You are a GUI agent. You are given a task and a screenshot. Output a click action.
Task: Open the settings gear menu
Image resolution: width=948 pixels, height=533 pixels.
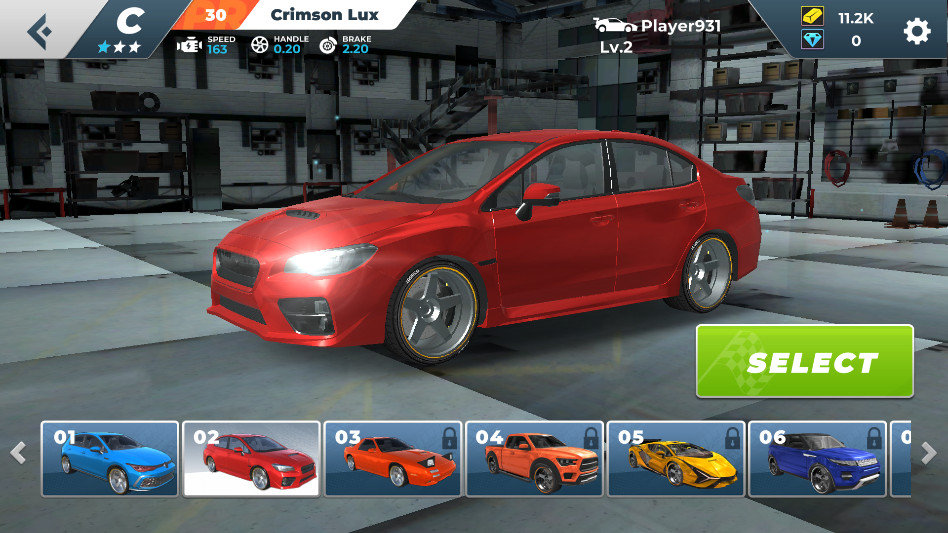coord(916,31)
